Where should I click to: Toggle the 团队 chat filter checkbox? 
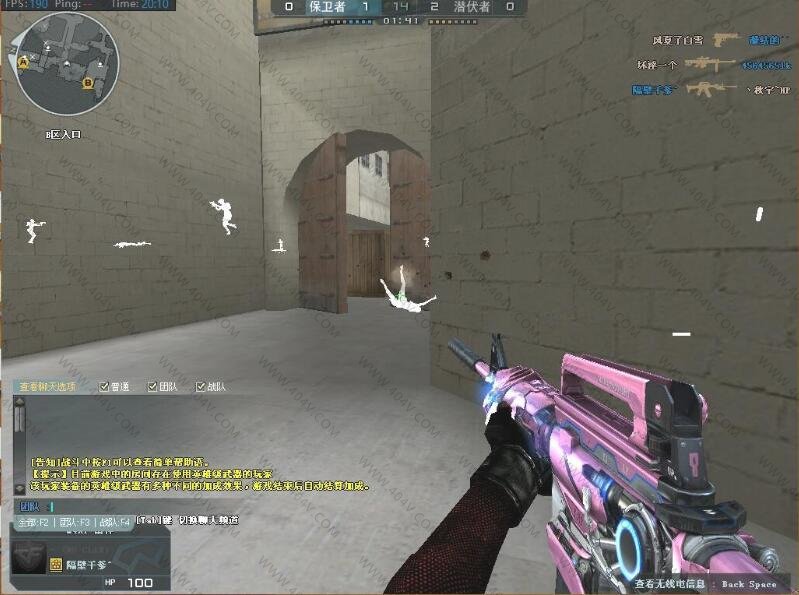point(153,386)
